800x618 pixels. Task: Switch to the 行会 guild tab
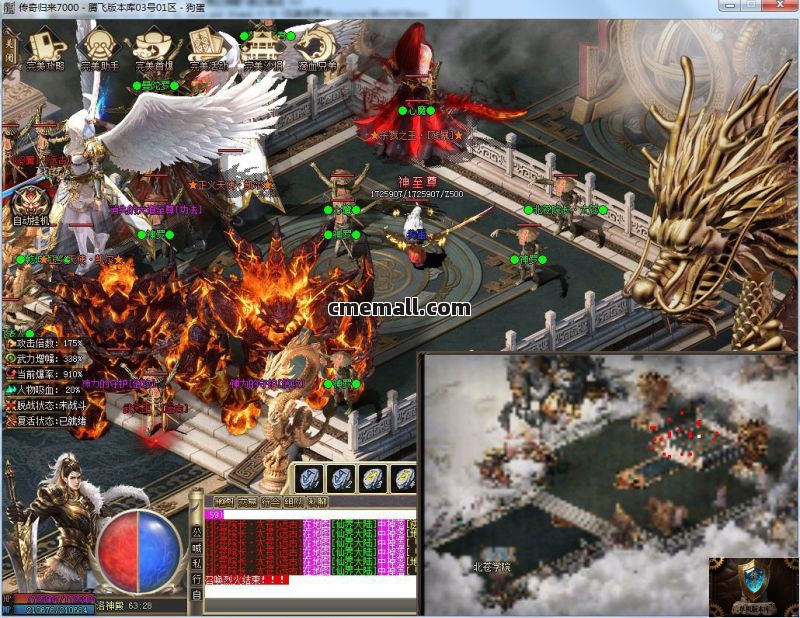tap(272, 502)
